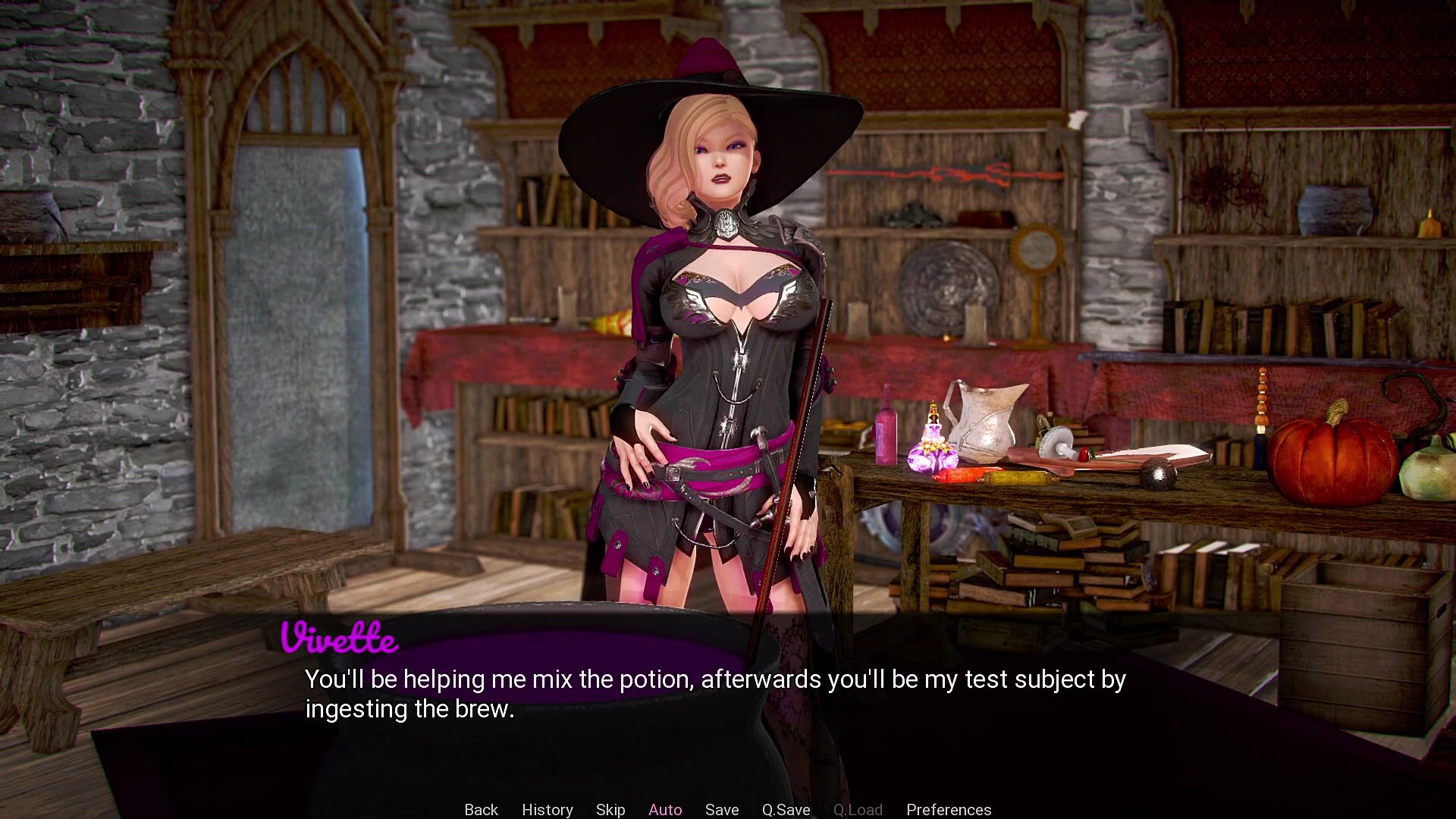
Task: Open the Preferences screen
Action: 949,809
